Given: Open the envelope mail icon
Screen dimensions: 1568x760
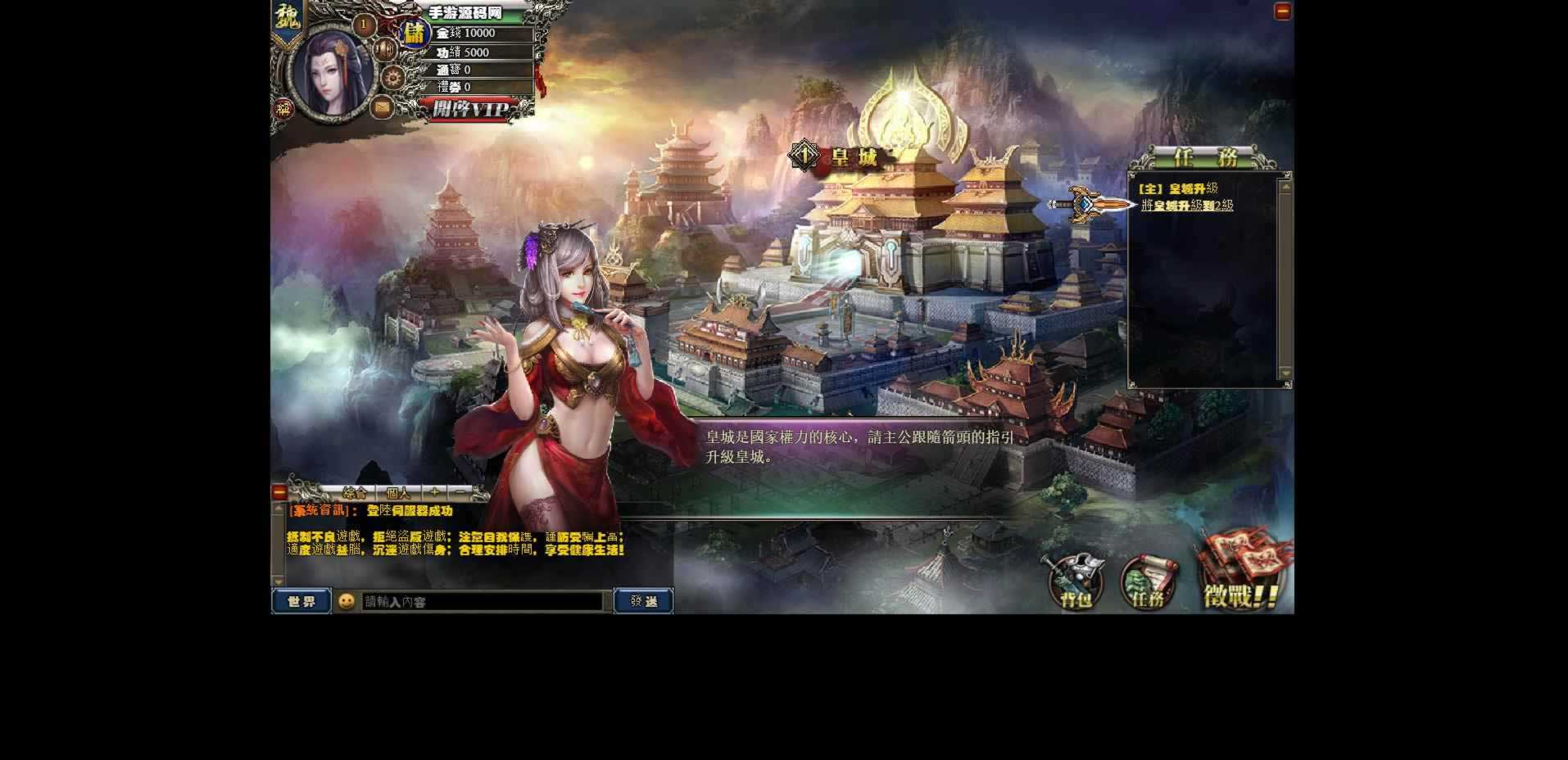Looking at the screenshot, I should (x=382, y=106).
